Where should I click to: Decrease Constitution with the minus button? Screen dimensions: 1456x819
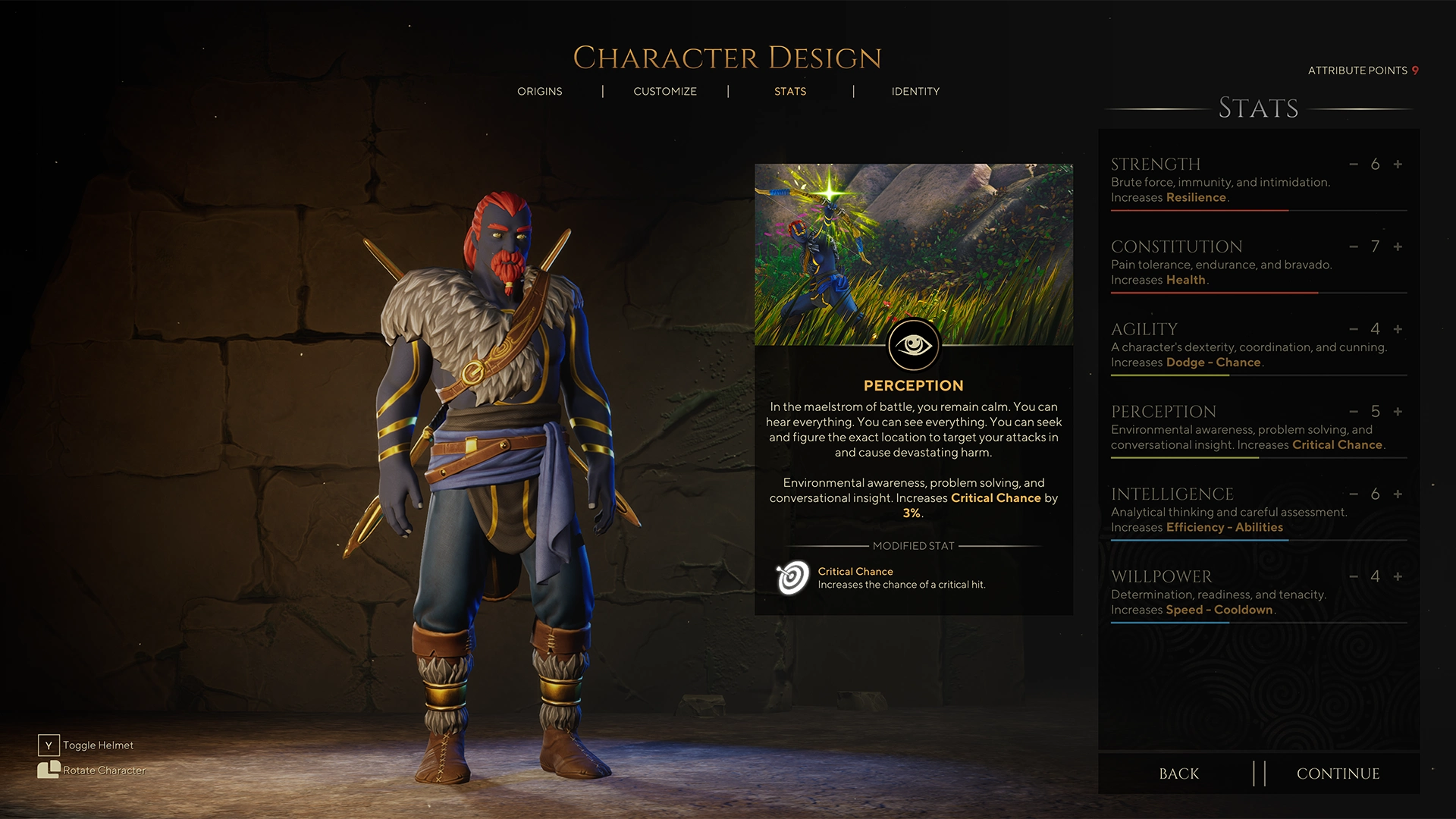click(1352, 246)
